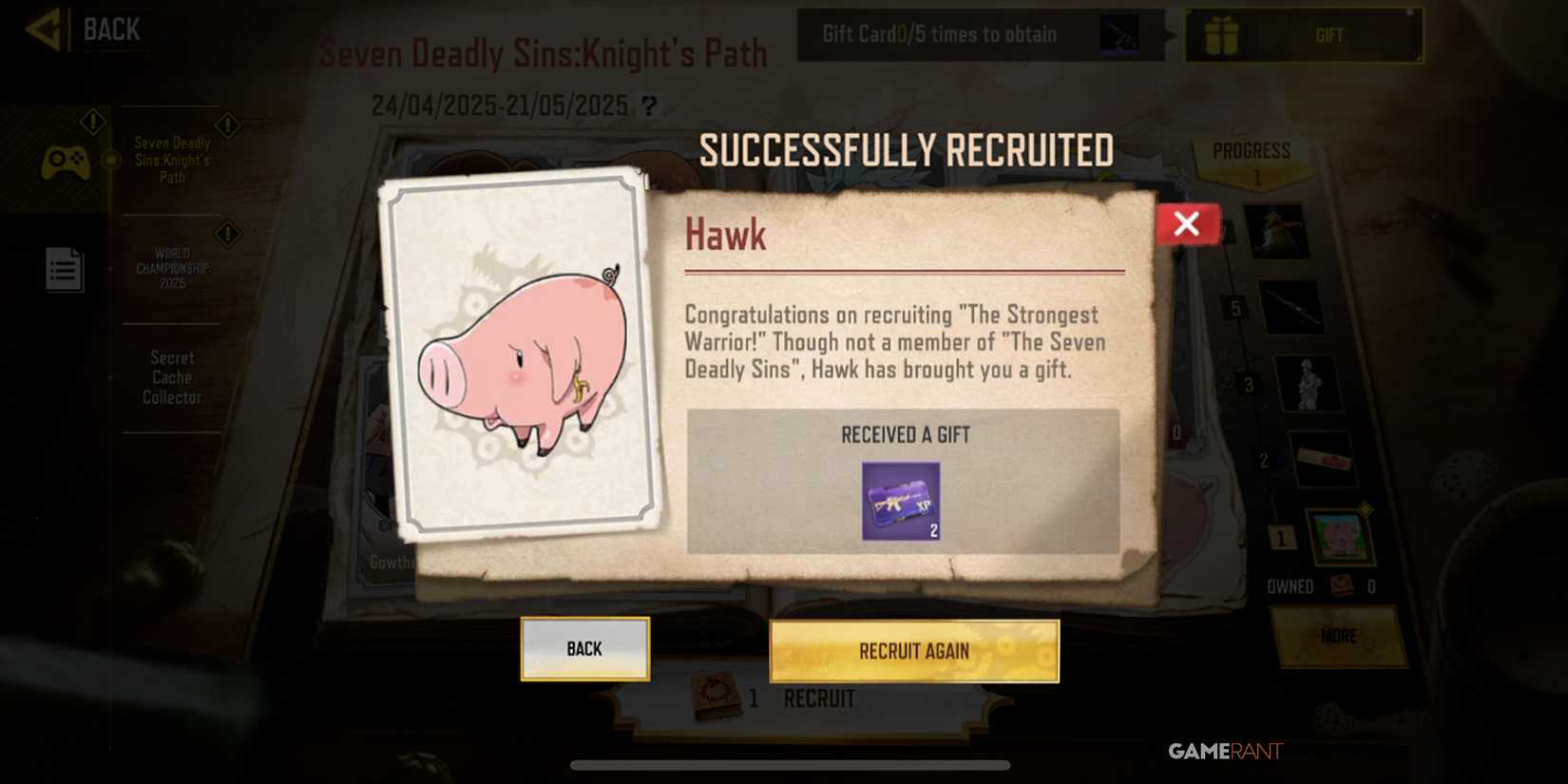This screenshot has width=1568, height=784.
Task: Open the document list icon in the left sidebar
Action: [x=64, y=269]
